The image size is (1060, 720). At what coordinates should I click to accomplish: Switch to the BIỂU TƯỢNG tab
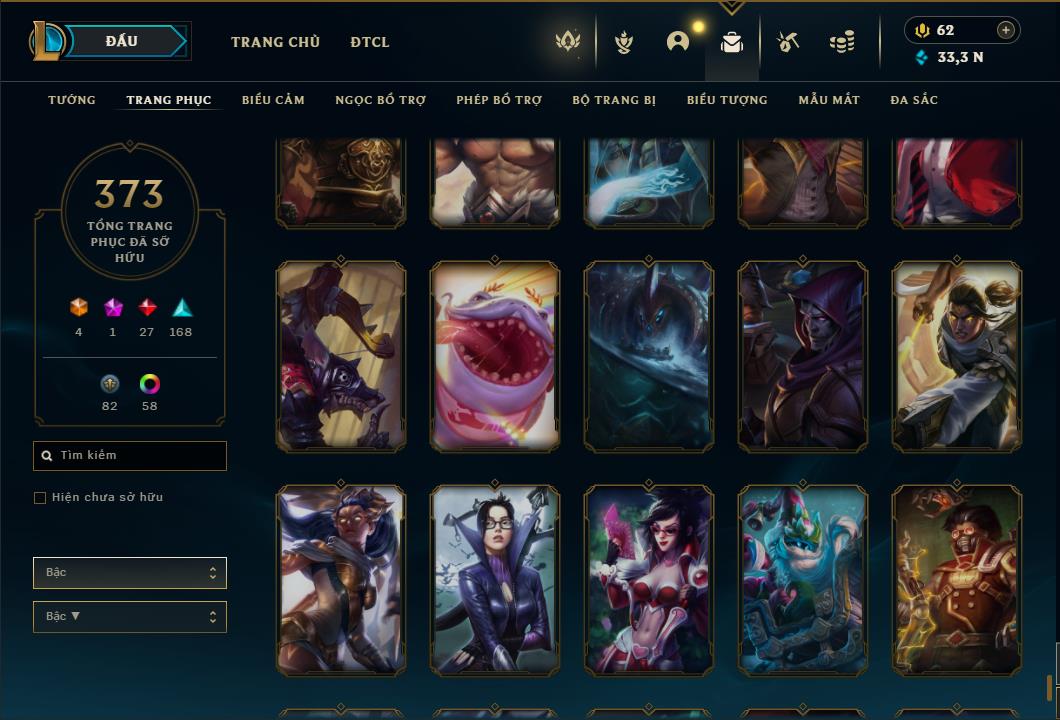pyautogui.click(x=727, y=100)
